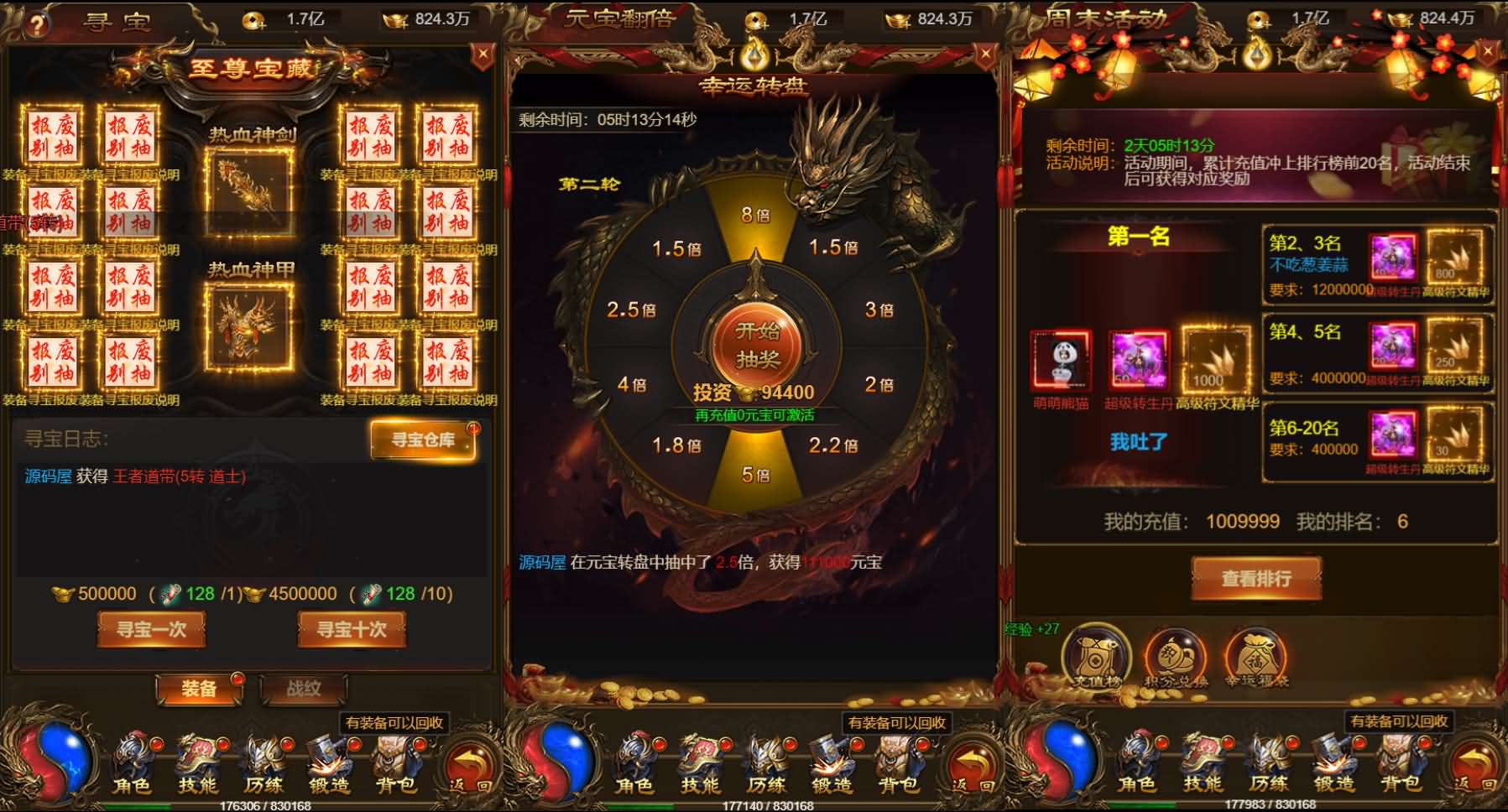
Task: View rankings with 查看排行
Action: (x=1256, y=578)
